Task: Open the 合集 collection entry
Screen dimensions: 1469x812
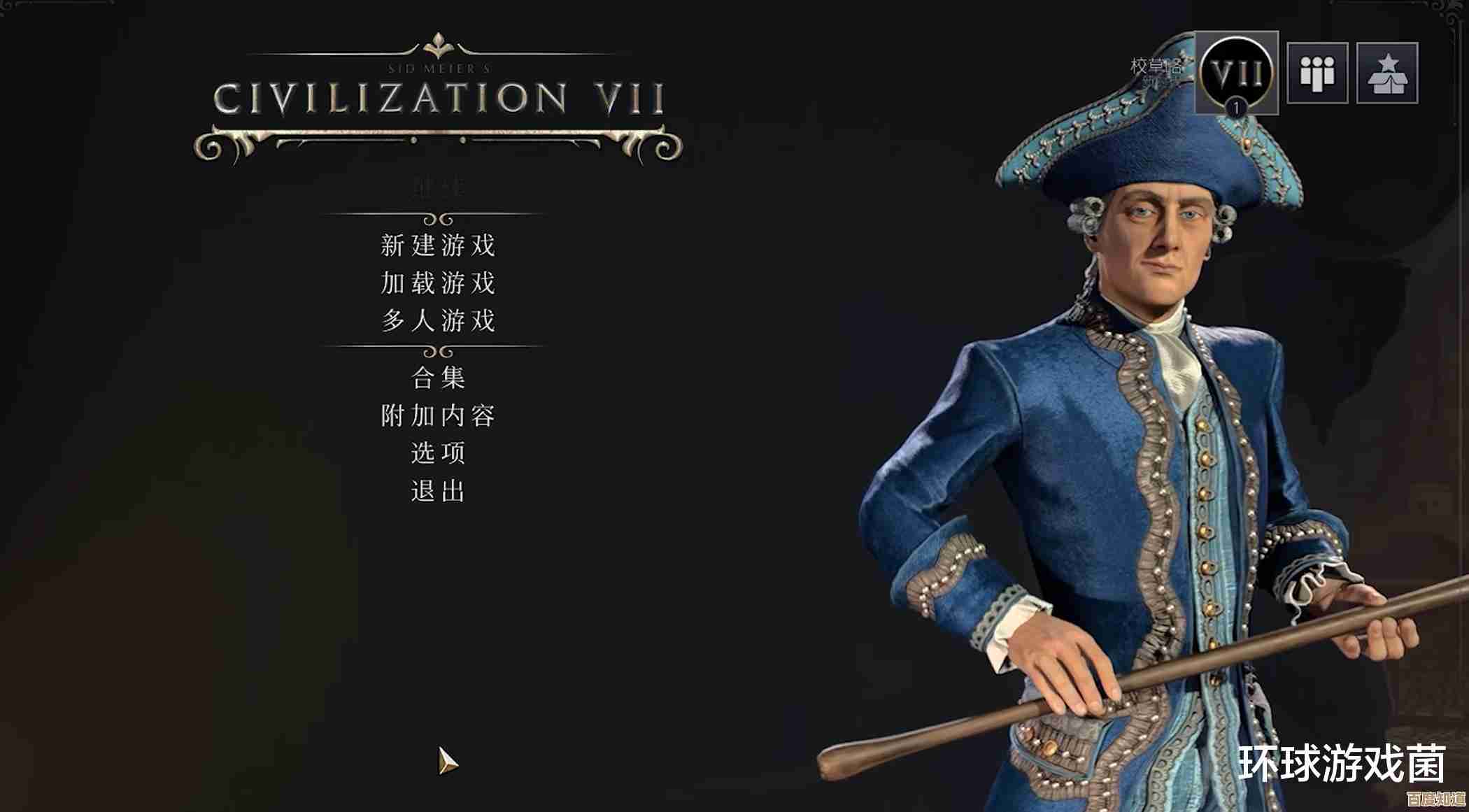Action: [x=438, y=378]
